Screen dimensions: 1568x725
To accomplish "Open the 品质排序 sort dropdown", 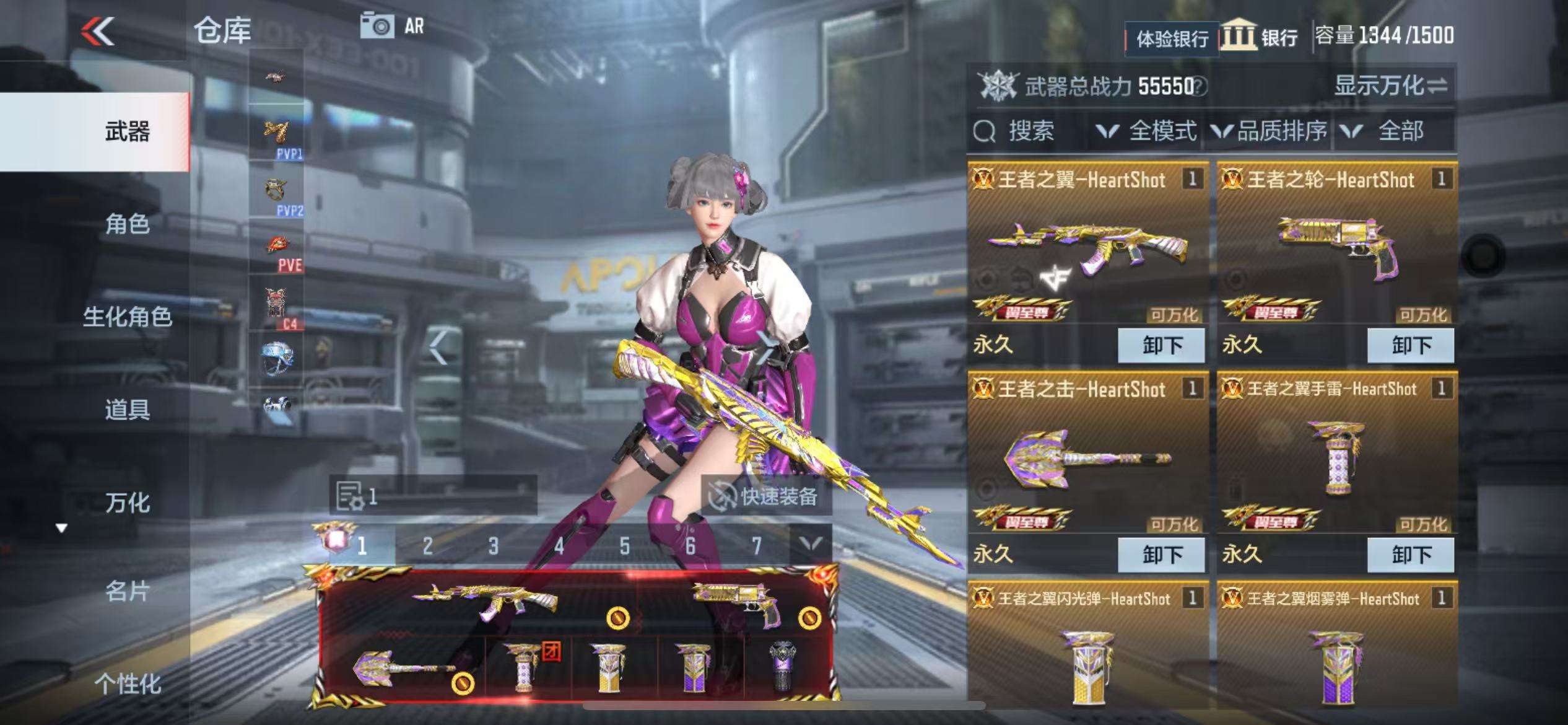I will click(x=1270, y=131).
